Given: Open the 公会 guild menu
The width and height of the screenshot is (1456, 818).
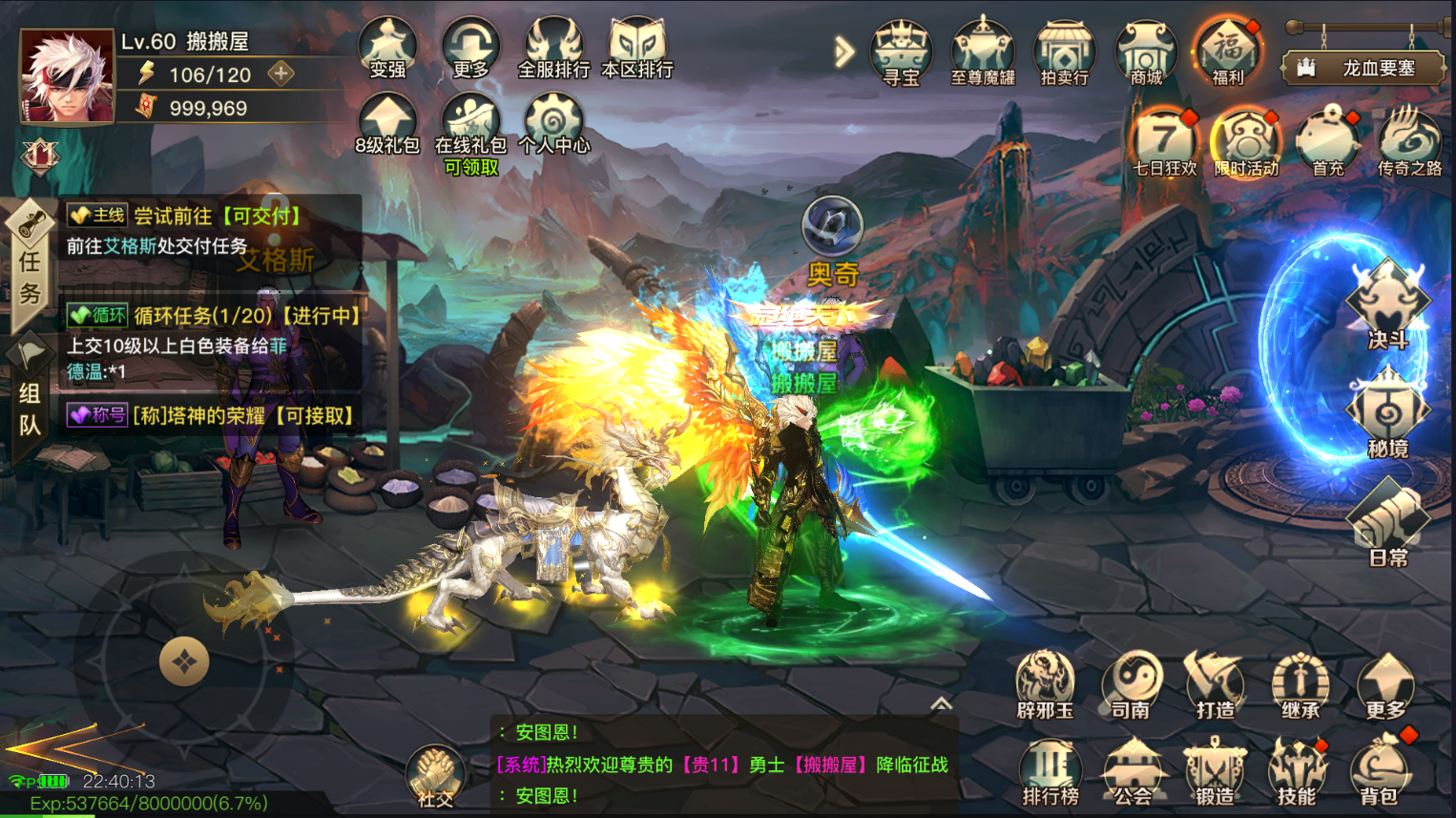Looking at the screenshot, I should (1133, 771).
